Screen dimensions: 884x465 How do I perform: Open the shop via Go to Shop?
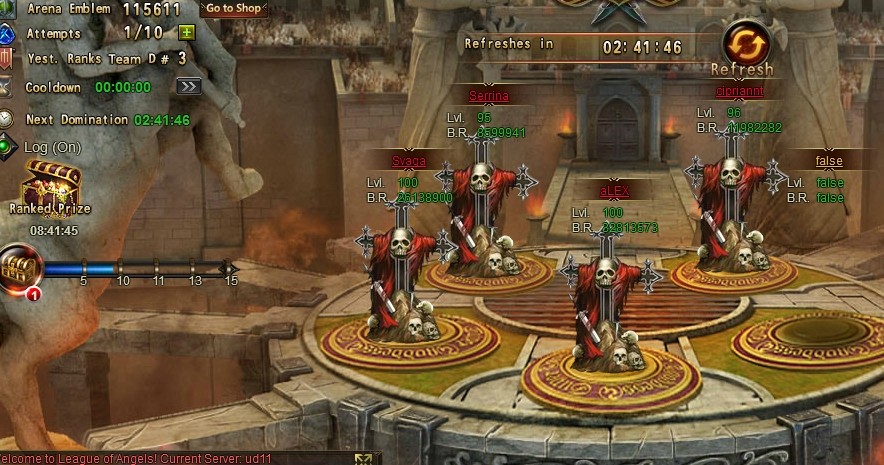234,8
